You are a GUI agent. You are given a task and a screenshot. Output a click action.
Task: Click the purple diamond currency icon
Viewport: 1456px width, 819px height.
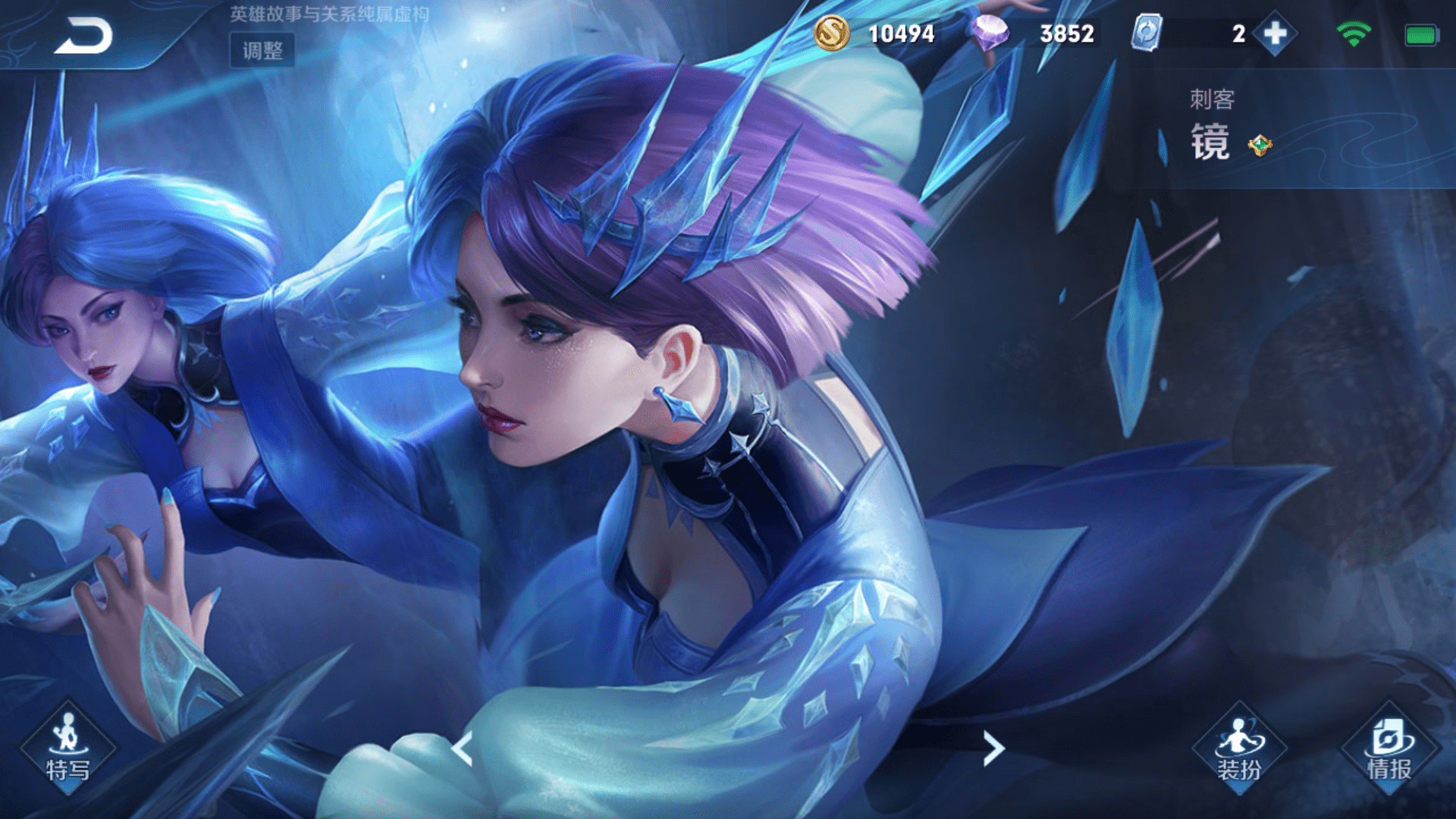[990, 33]
